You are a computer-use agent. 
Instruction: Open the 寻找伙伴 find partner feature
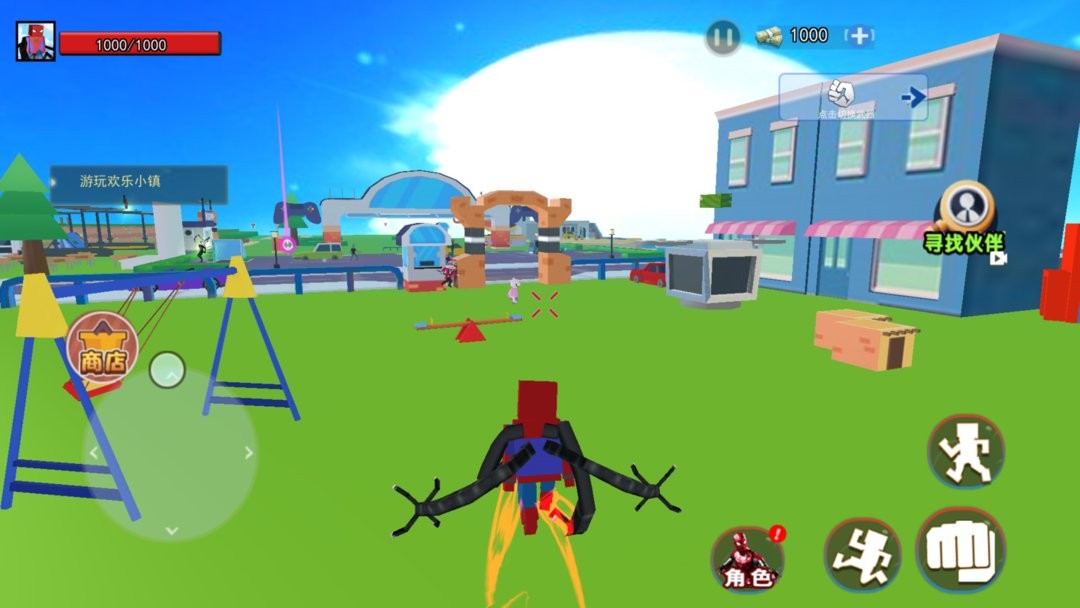[965, 217]
